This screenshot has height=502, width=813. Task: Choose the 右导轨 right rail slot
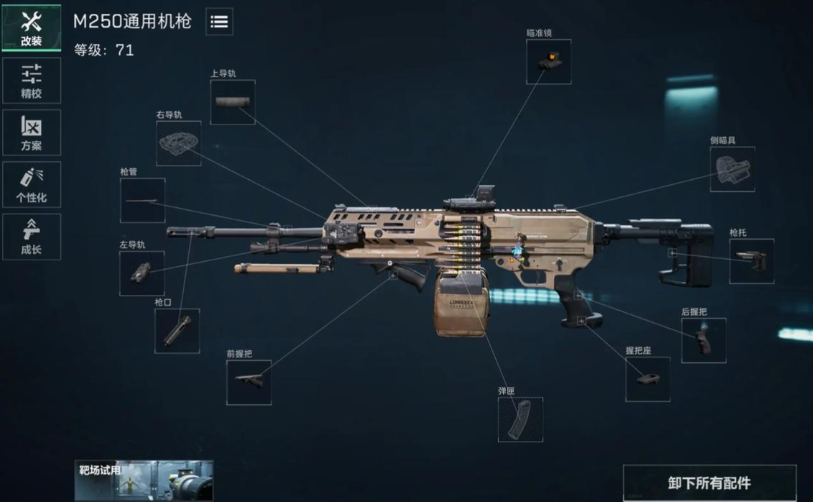[x=178, y=144]
